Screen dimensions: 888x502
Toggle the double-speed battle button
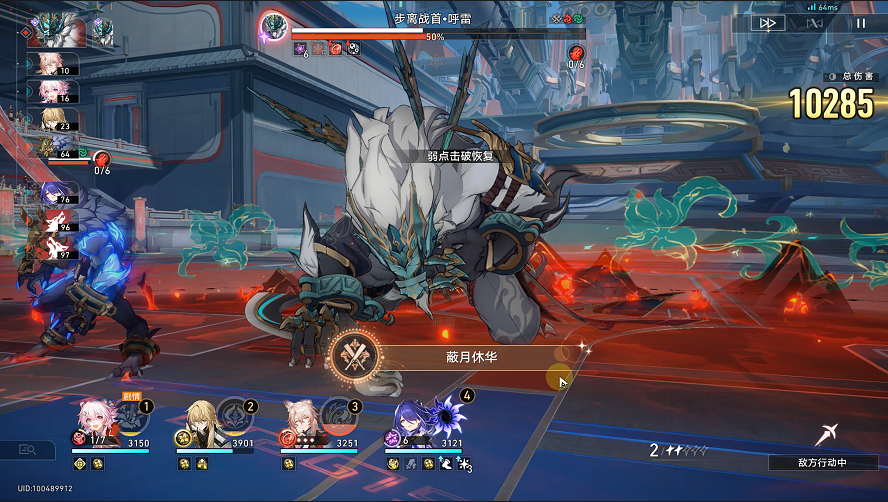pos(771,23)
